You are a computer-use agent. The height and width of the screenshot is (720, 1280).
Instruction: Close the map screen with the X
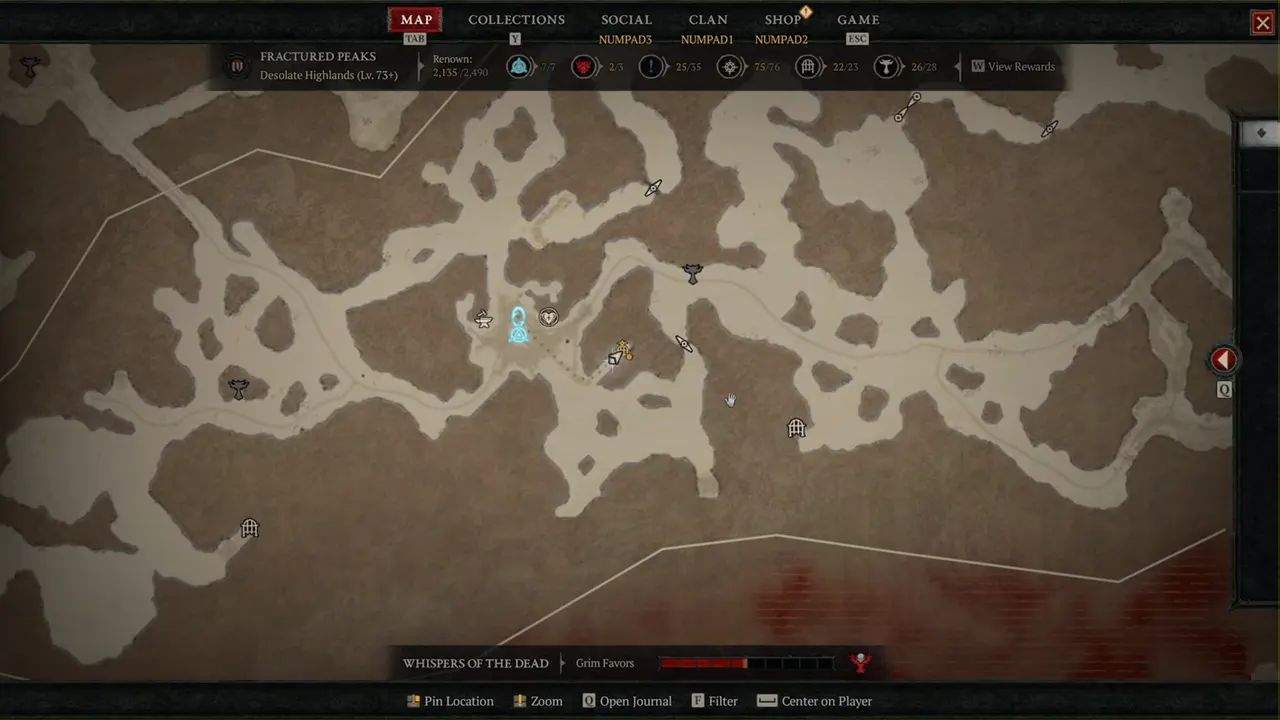[1262, 23]
